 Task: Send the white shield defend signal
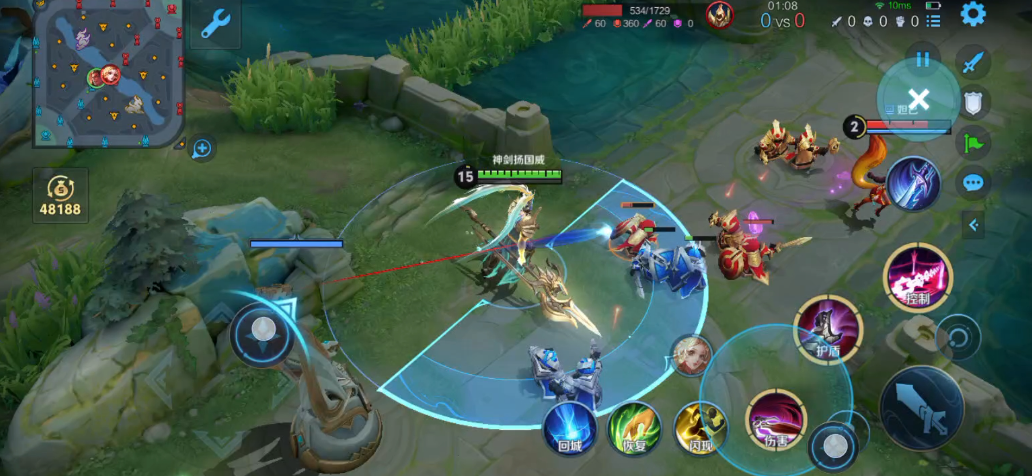point(973,102)
